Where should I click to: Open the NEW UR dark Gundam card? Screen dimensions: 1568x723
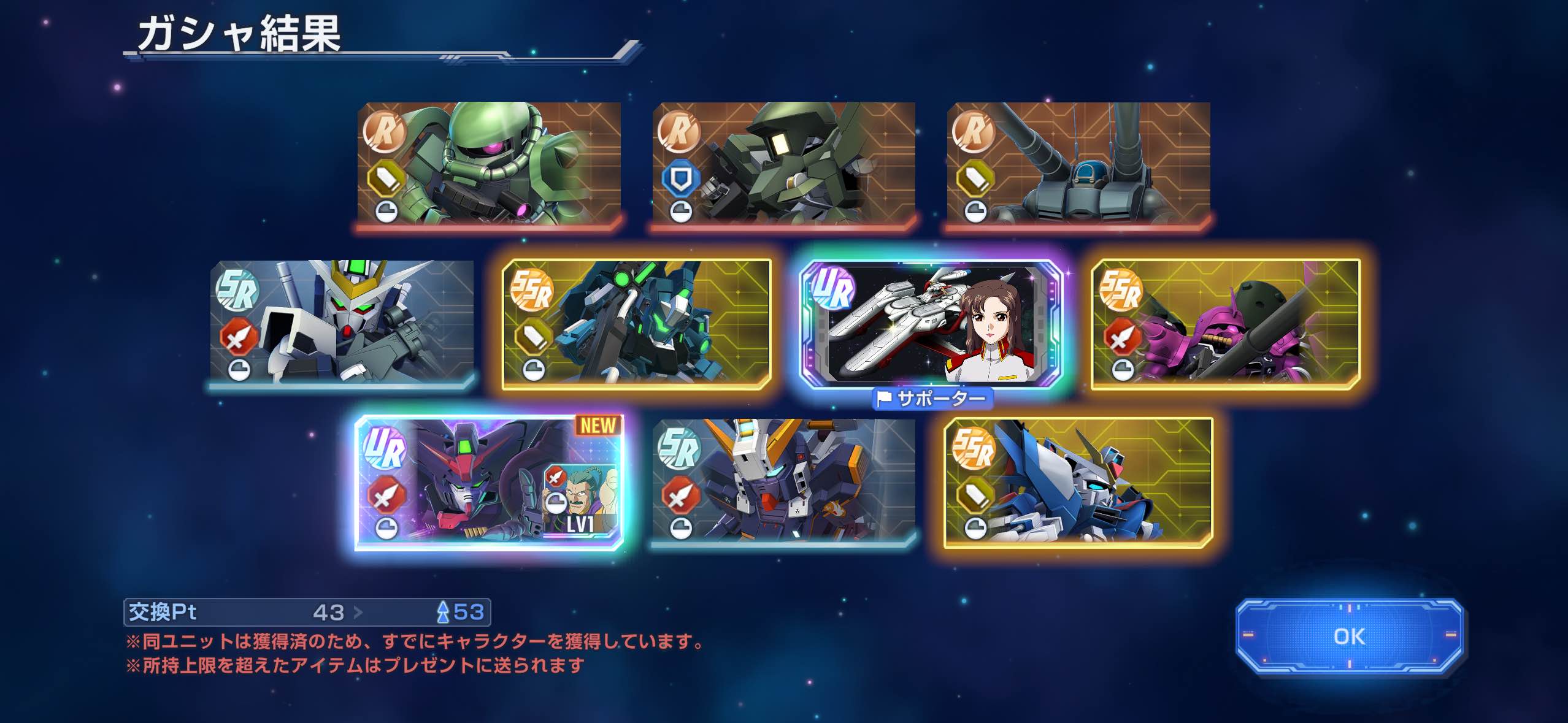point(489,483)
